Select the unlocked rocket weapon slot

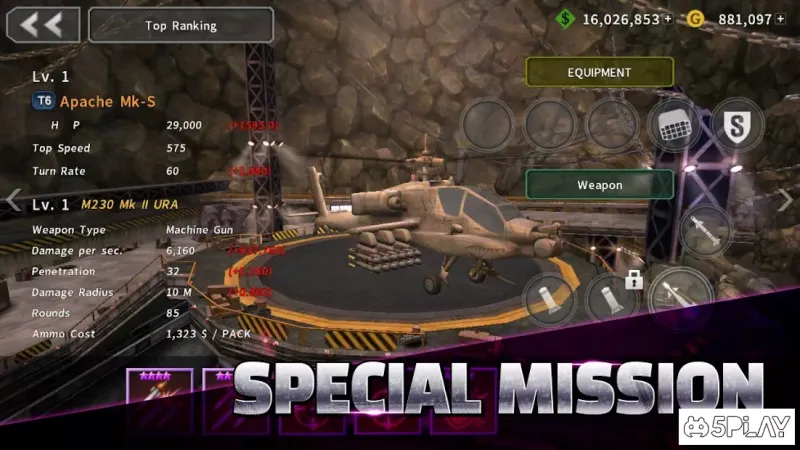(550, 299)
